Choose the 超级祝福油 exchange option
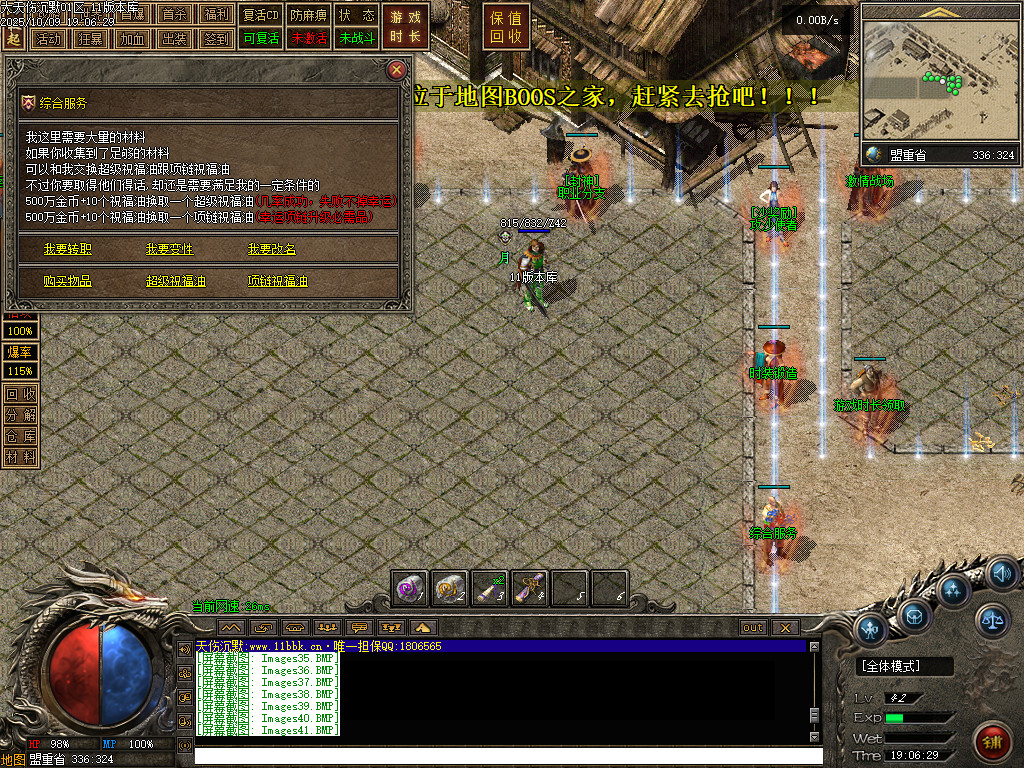 (176, 282)
